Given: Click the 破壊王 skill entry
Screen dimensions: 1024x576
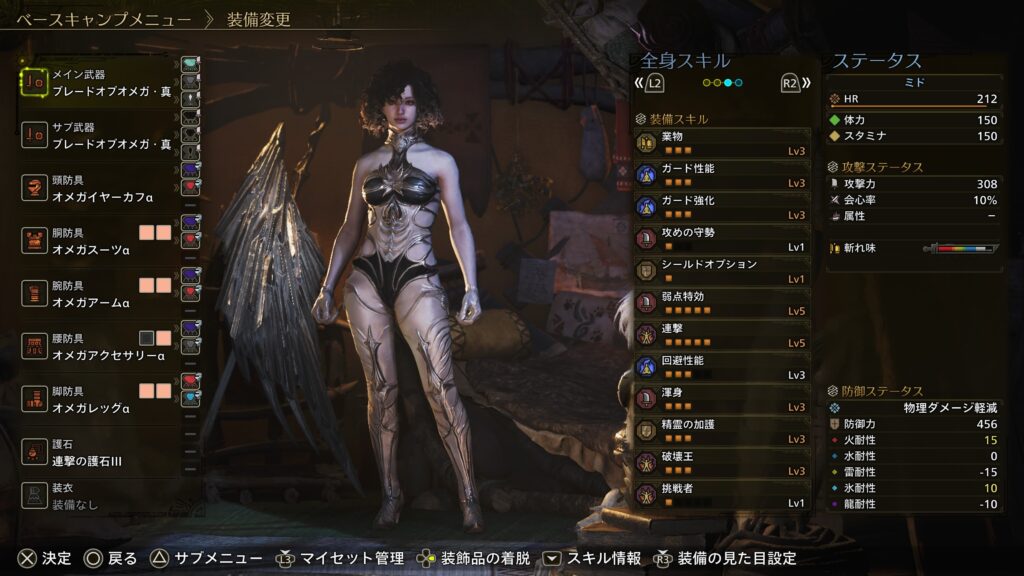Looking at the screenshot, I should (x=722, y=462).
